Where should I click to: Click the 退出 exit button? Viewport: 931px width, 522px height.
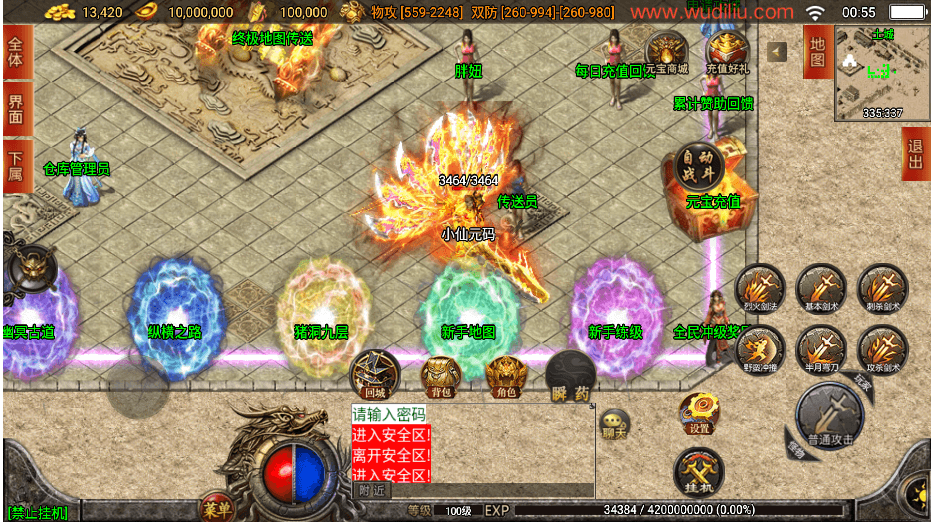pyautogui.click(x=915, y=155)
